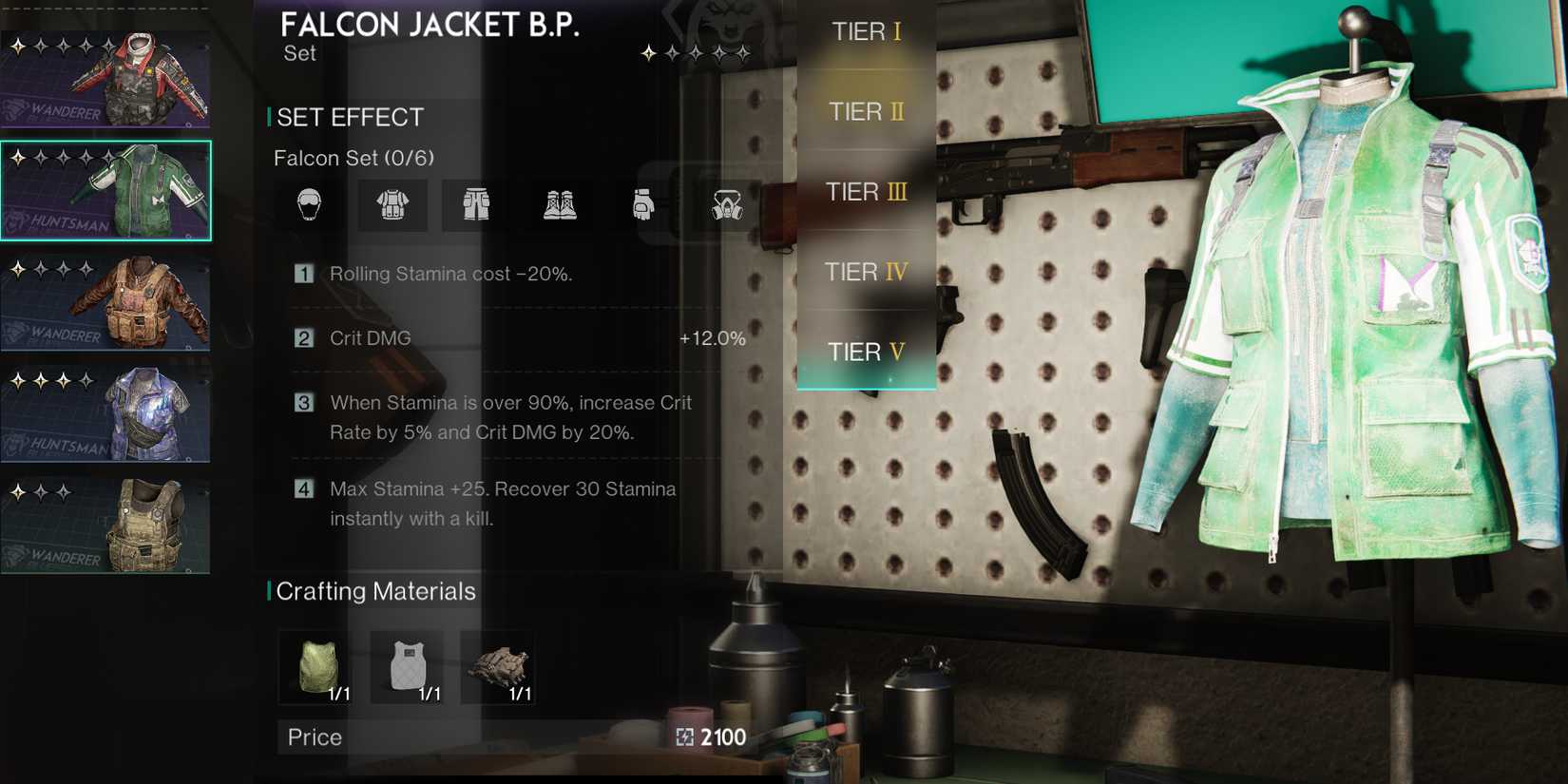Viewport: 1568px width, 784px height.
Task: Select the Falcon set pants icon
Action: [x=476, y=204]
